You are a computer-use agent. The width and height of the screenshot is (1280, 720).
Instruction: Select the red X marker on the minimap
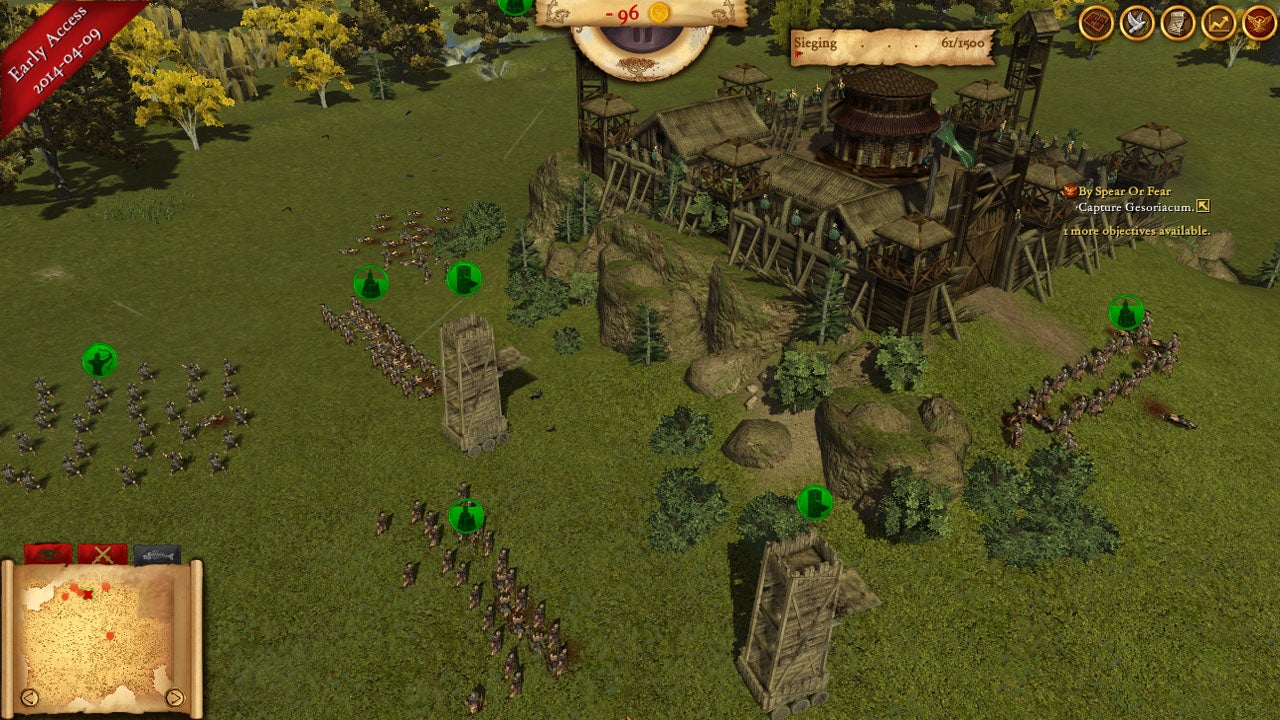point(88,595)
